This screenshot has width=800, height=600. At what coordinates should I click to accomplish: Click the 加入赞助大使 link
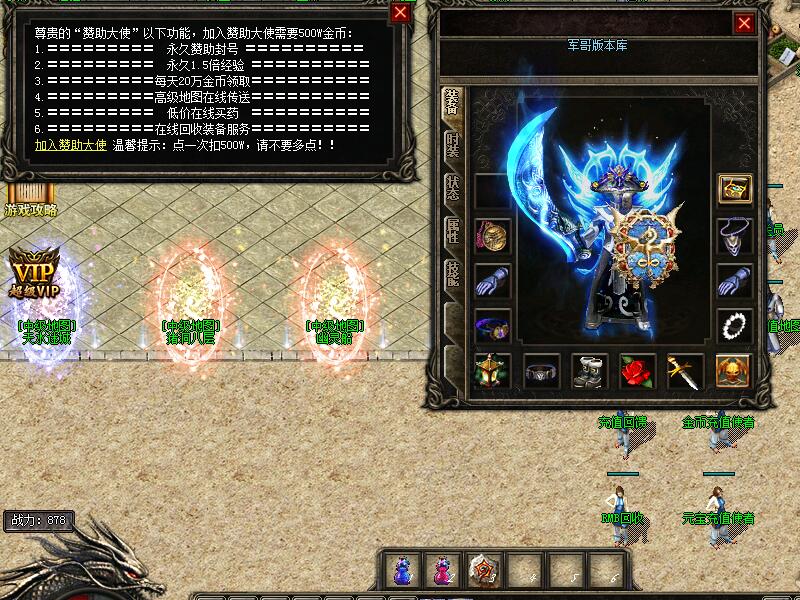(x=70, y=145)
